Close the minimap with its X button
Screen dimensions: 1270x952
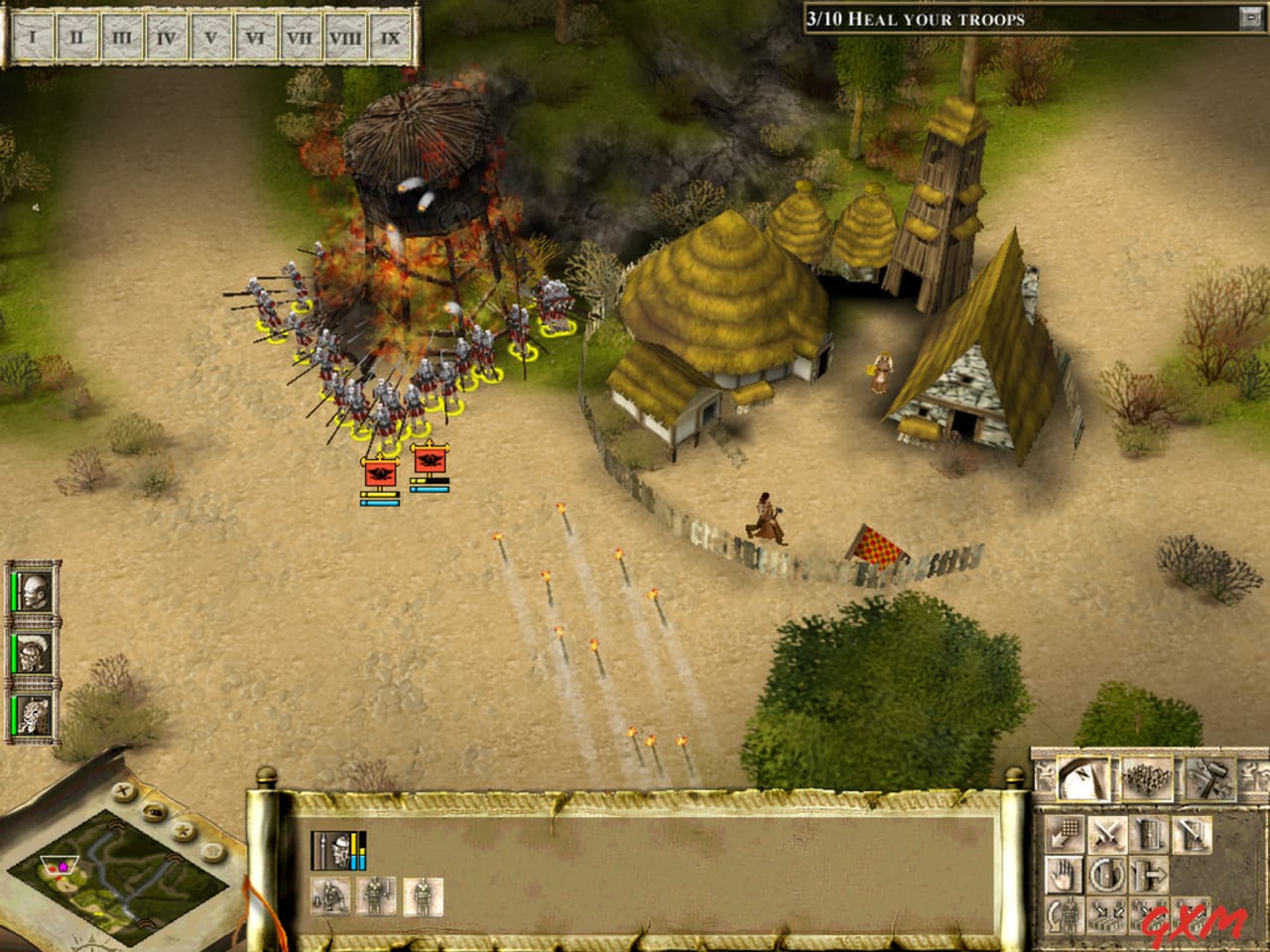click(x=122, y=789)
